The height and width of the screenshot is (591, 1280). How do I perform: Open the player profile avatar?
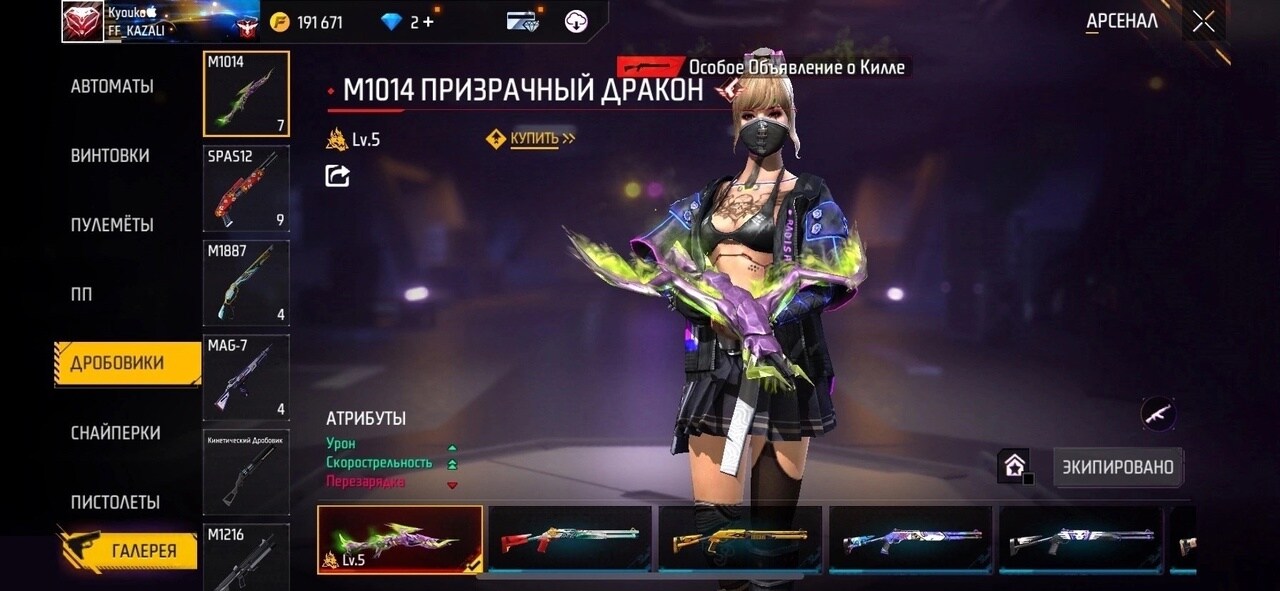(82, 21)
